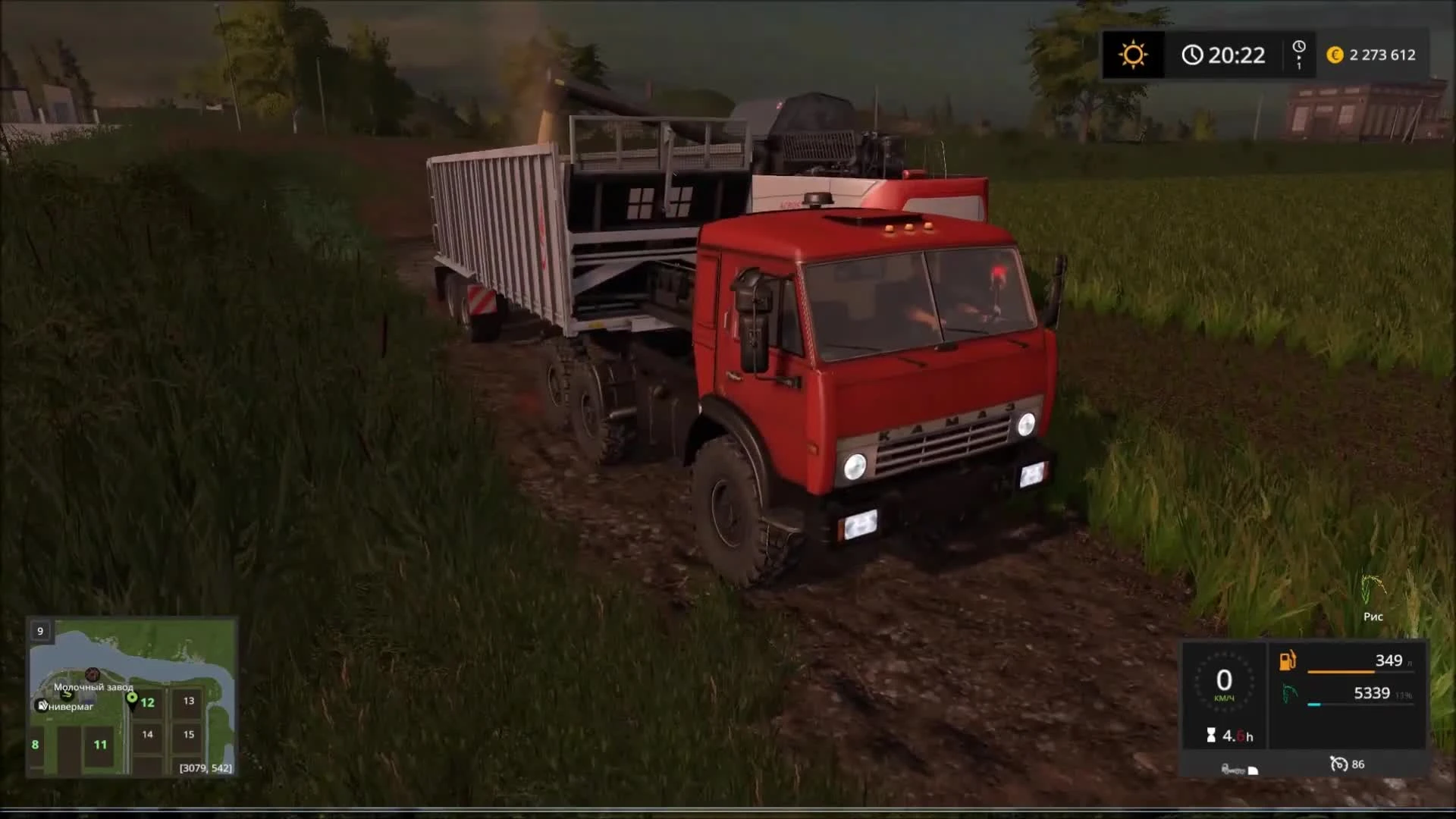Viewport: 1456px width, 819px height.
Task: Click the euro coin currency icon
Action: tap(1334, 55)
